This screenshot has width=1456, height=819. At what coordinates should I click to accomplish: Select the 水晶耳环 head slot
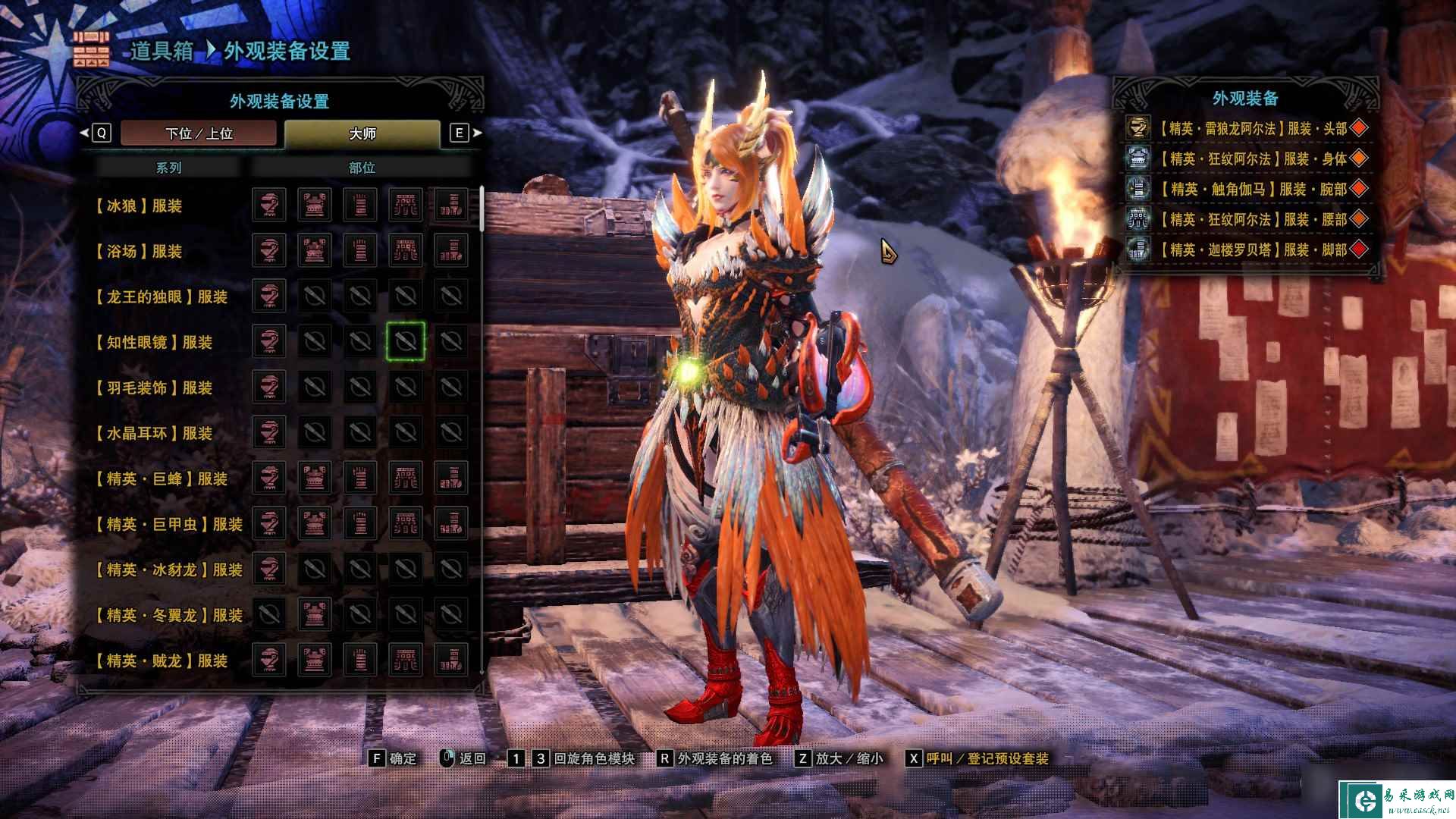pos(269,432)
